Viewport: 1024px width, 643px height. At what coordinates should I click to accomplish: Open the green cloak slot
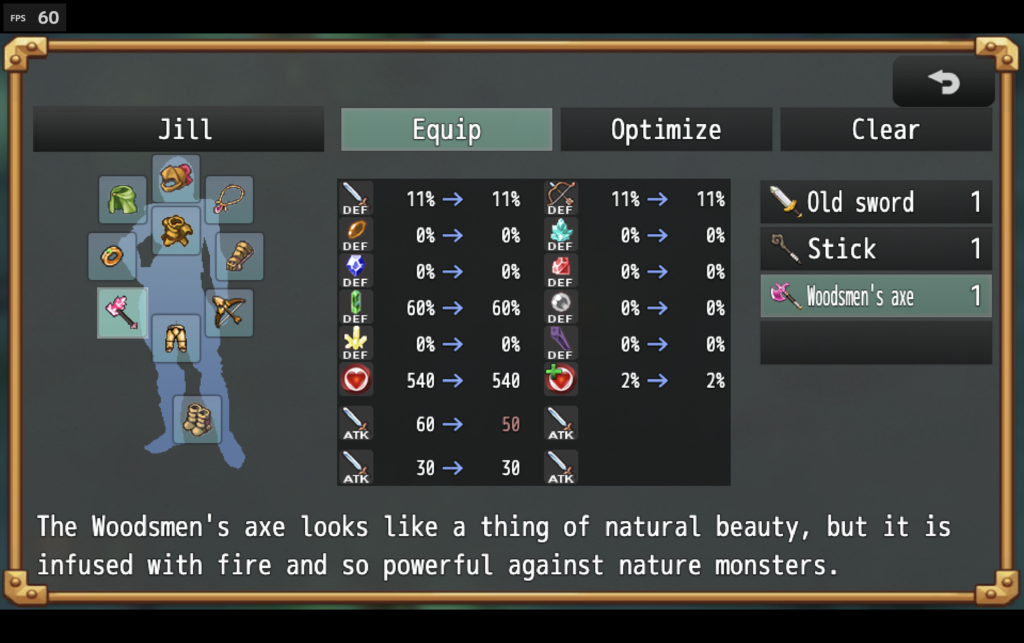click(x=122, y=200)
